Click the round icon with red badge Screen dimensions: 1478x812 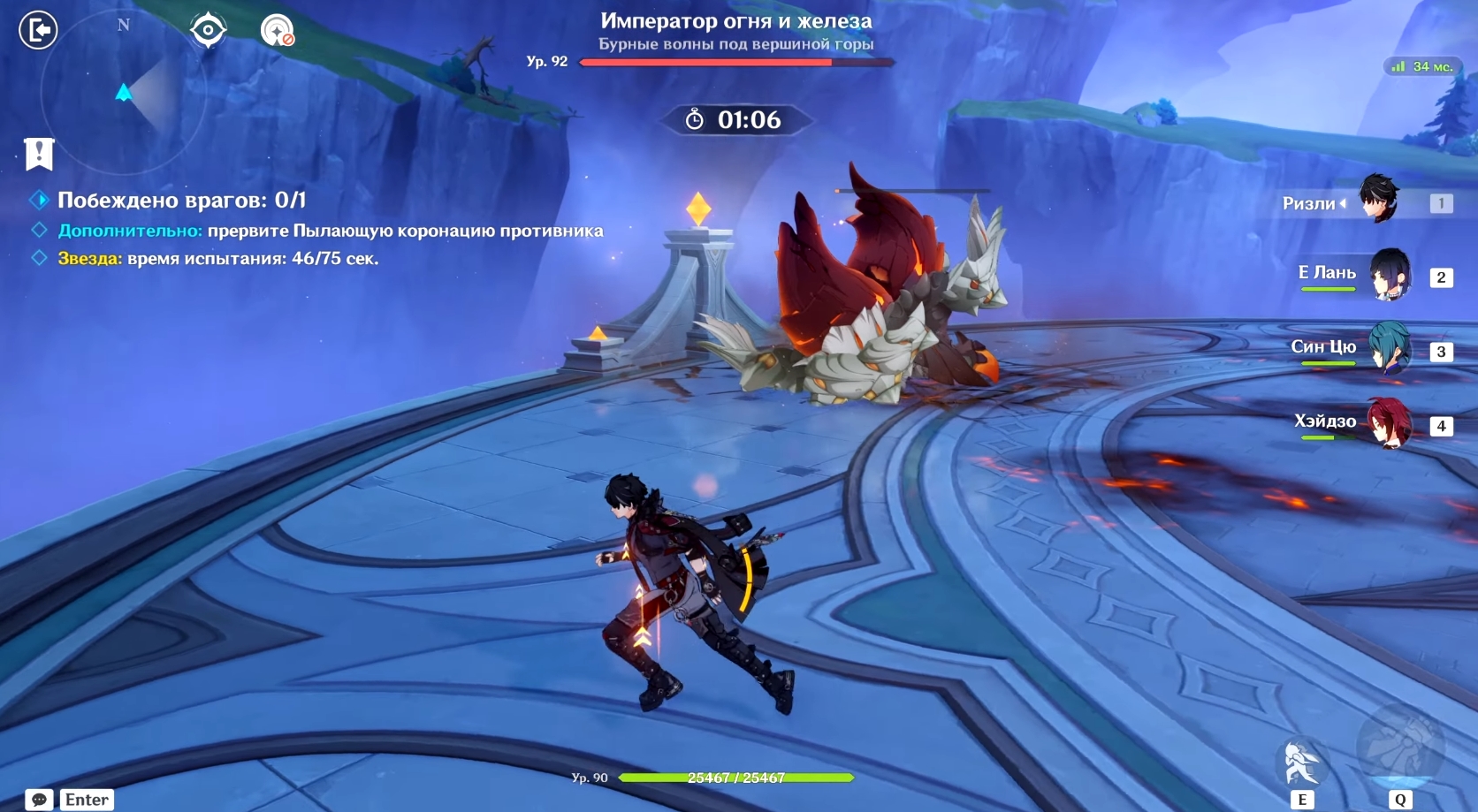click(277, 31)
